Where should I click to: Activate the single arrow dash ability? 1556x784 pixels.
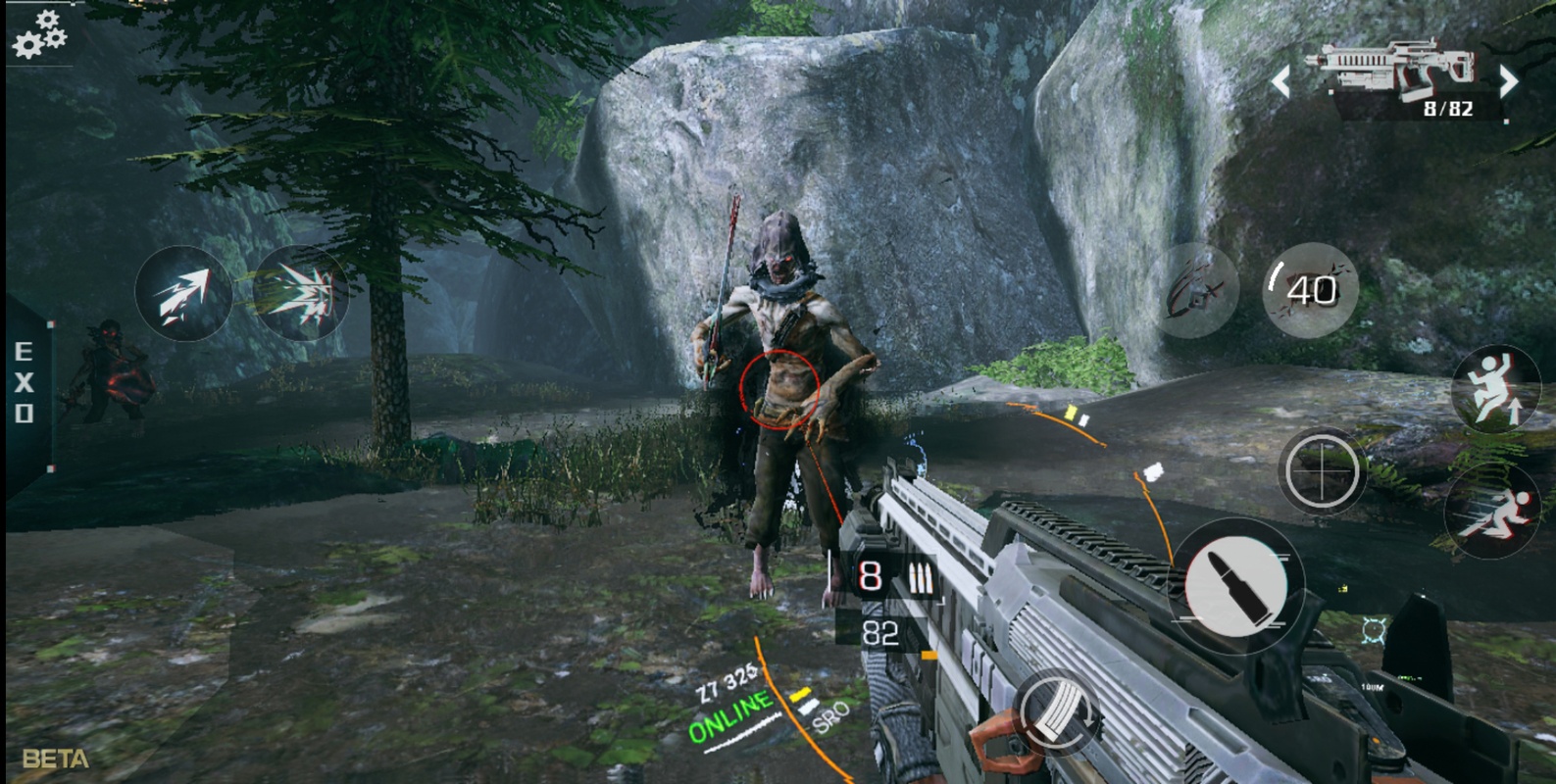click(183, 293)
